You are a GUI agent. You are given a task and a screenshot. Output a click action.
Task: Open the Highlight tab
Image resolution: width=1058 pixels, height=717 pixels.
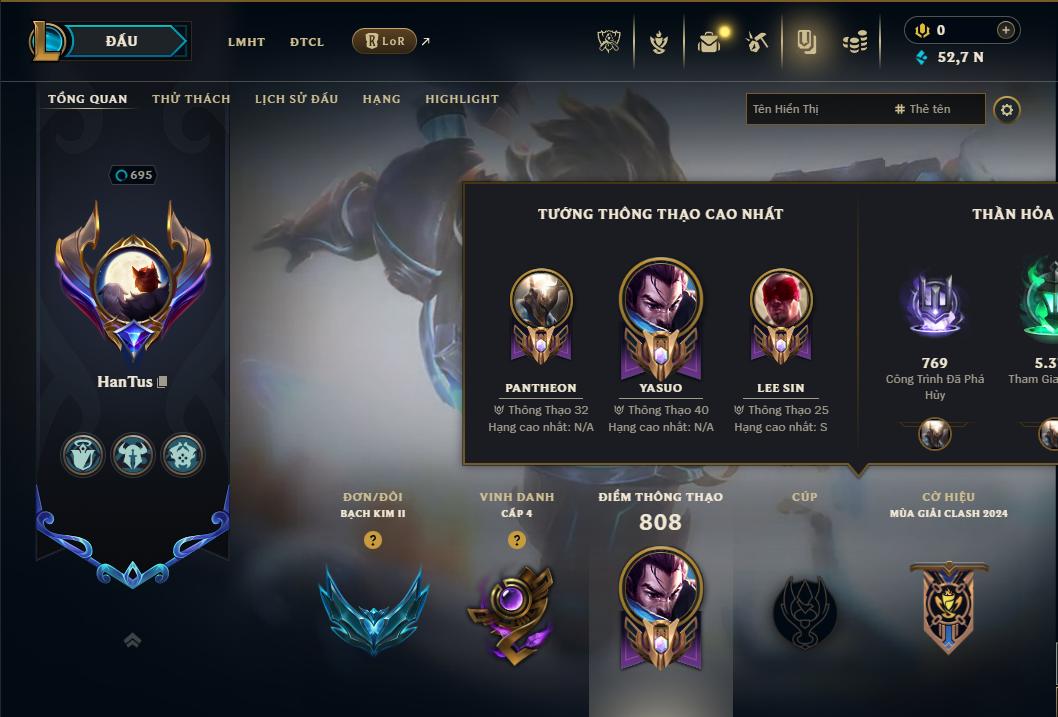pyautogui.click(x=462, y=99)
